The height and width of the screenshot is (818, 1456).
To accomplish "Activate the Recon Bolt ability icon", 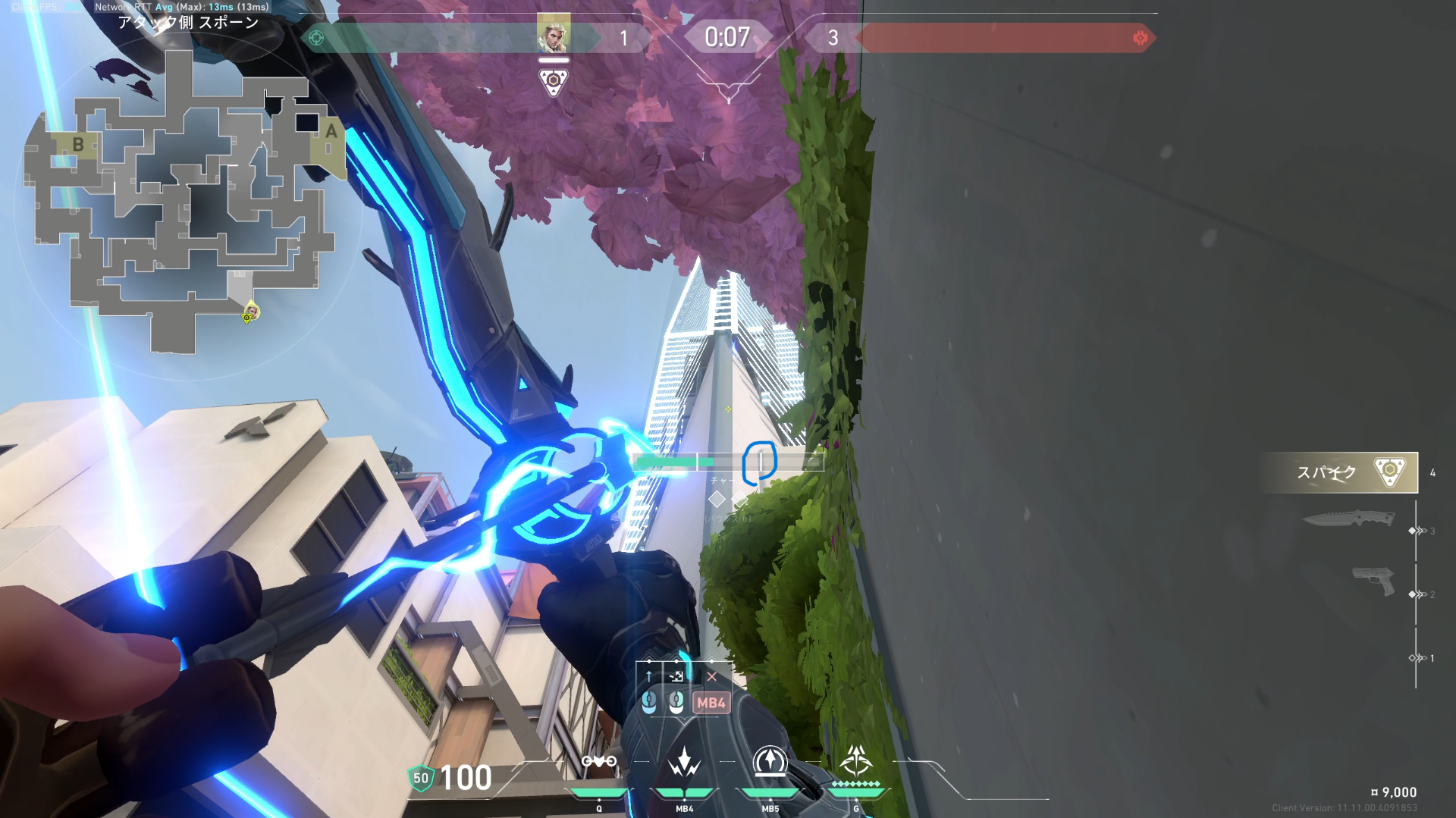I will (x=770, y=762).
